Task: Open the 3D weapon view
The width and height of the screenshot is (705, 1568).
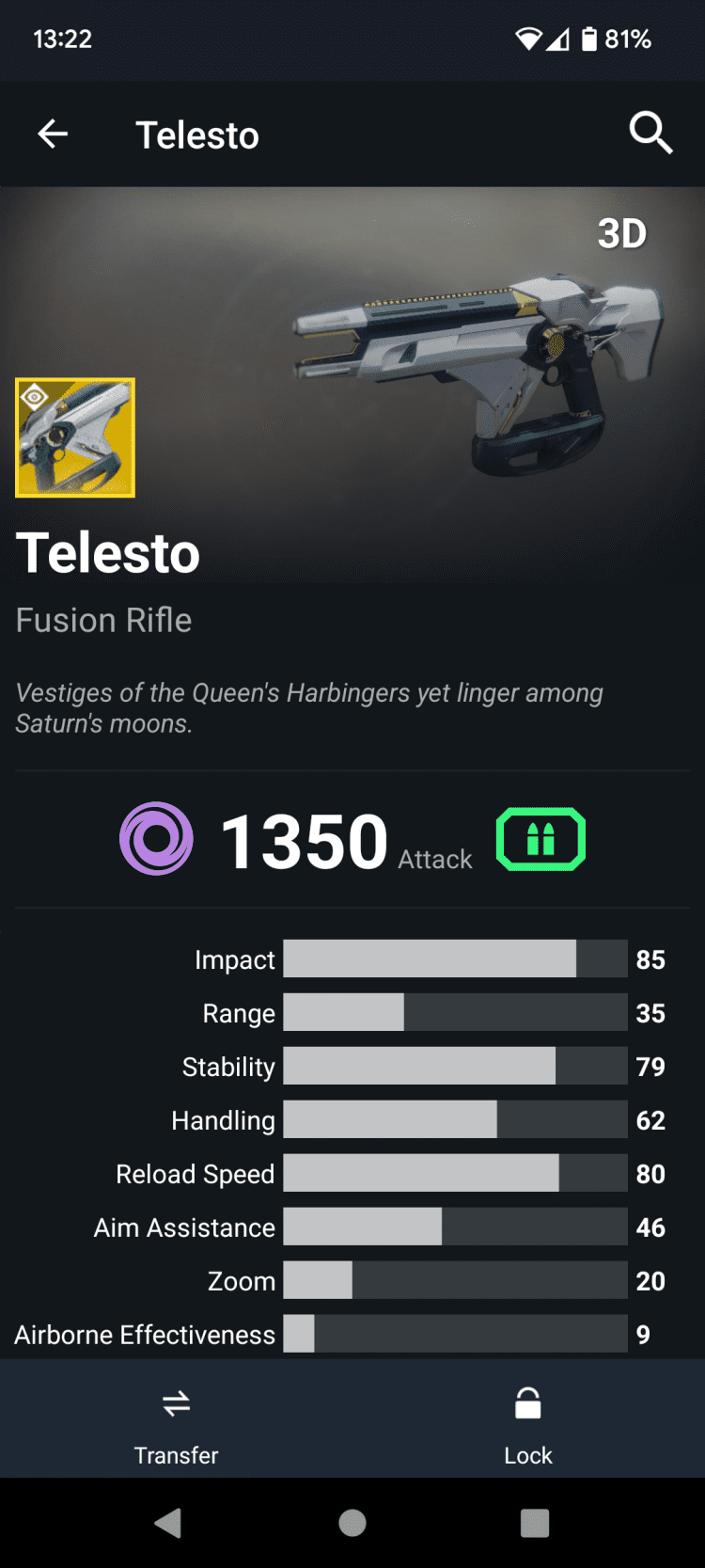Action: pos(622,234)
